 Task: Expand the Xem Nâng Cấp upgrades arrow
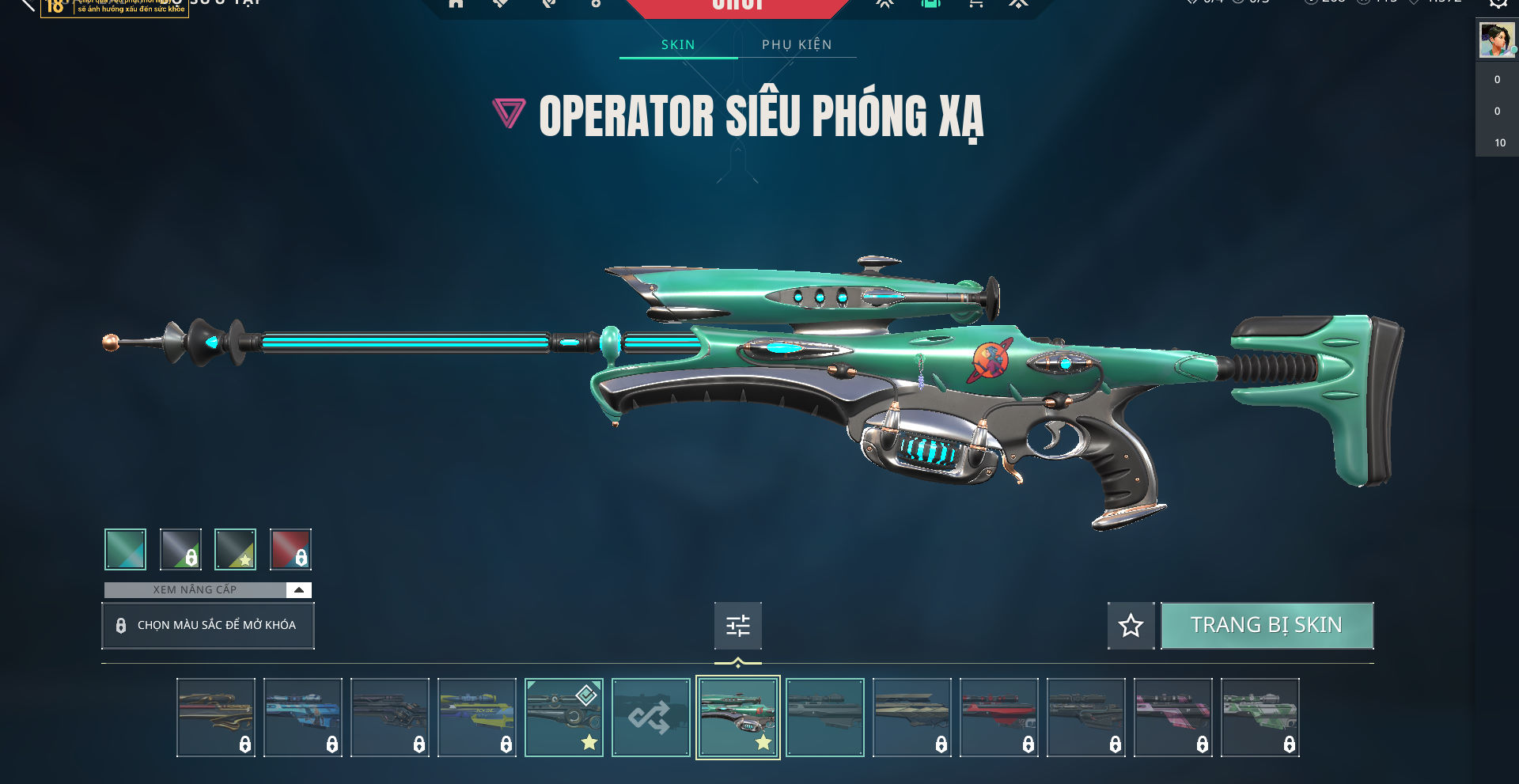click(x=299, y=590)
